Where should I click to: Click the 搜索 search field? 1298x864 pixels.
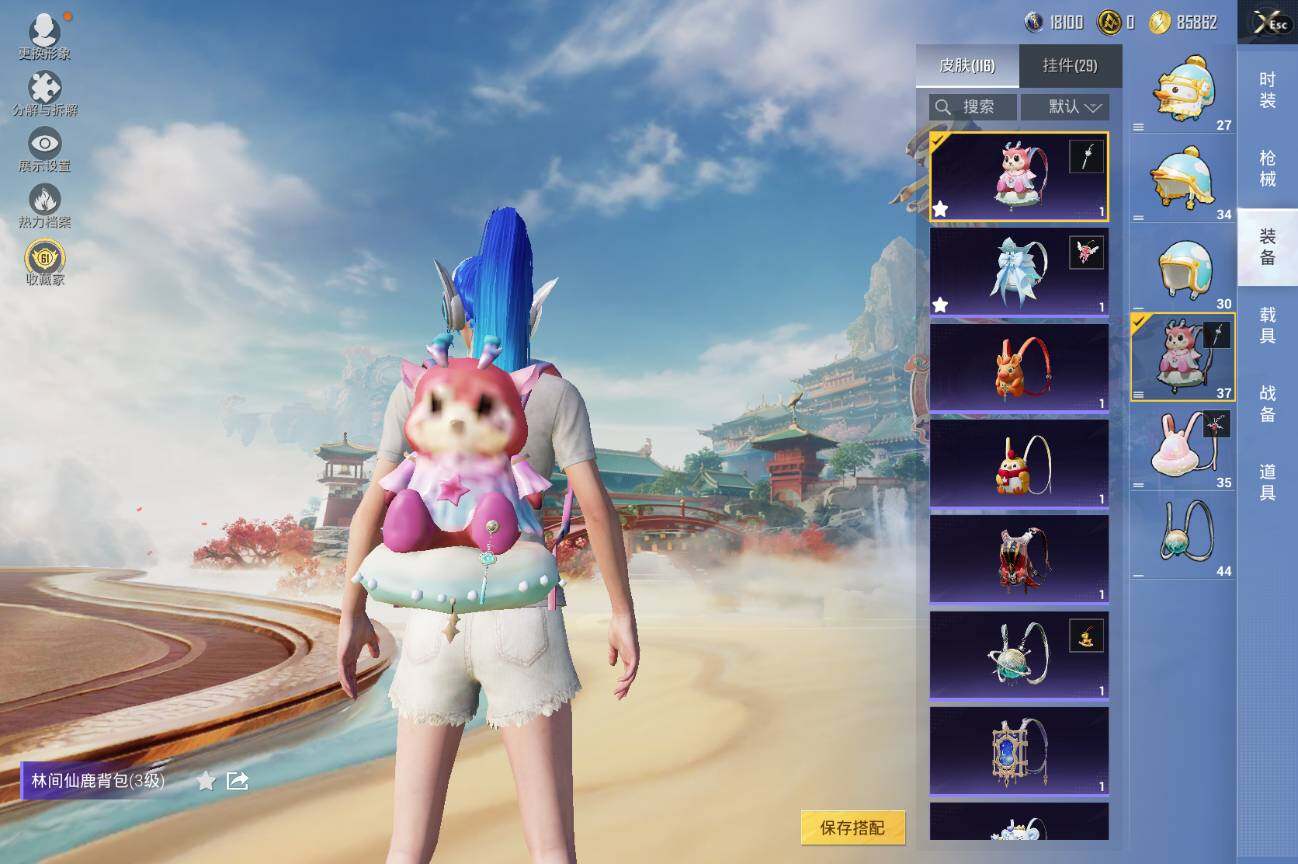coord(972,107)
